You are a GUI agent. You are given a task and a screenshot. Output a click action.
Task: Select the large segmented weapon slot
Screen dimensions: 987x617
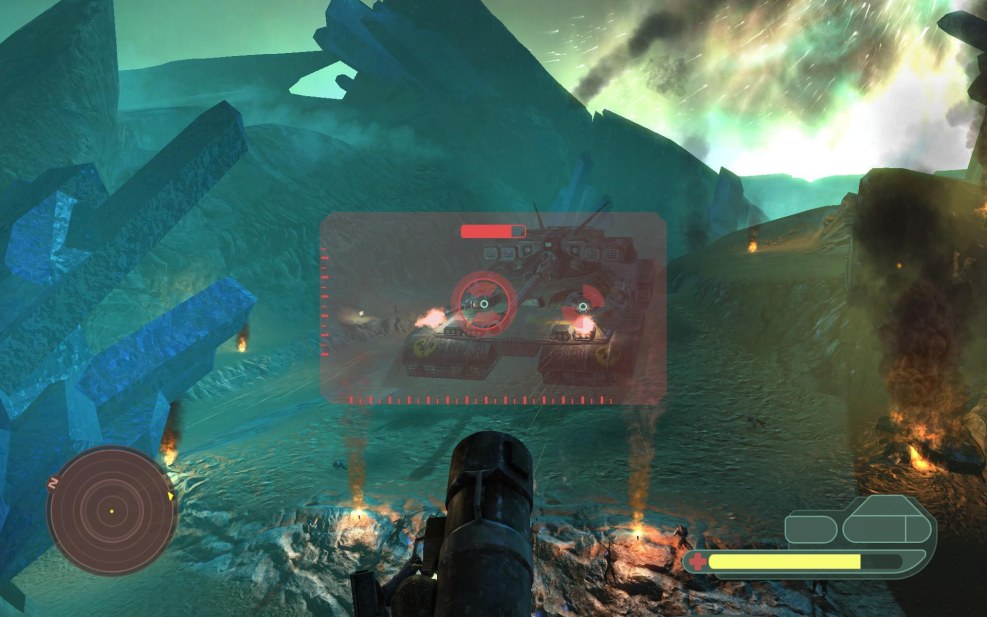[889, 525]
